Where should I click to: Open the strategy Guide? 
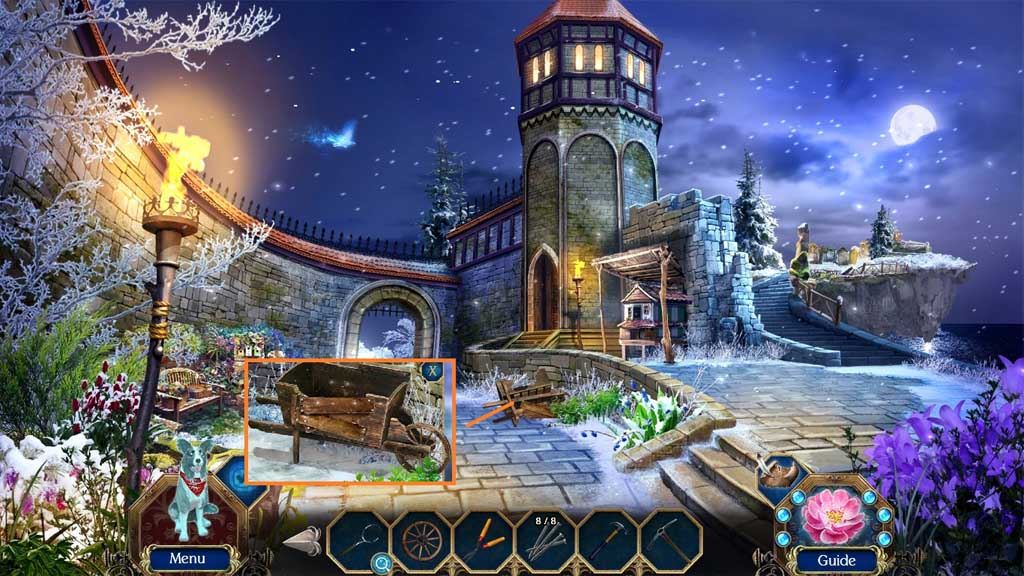835,560
